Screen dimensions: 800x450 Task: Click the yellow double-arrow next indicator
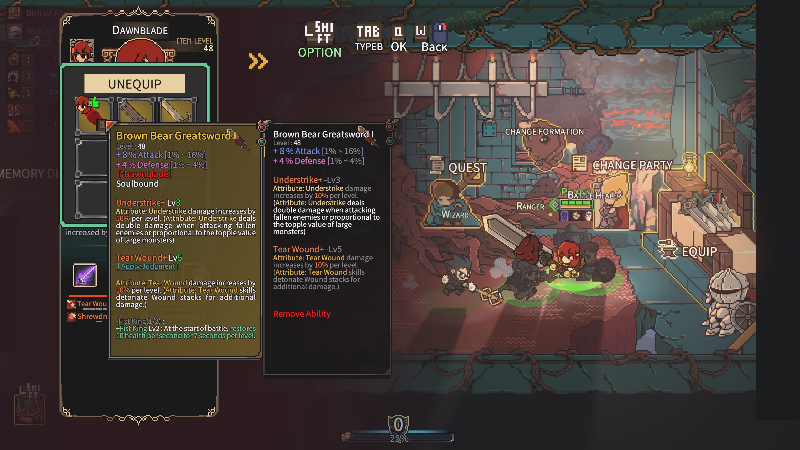click(258, 62)
